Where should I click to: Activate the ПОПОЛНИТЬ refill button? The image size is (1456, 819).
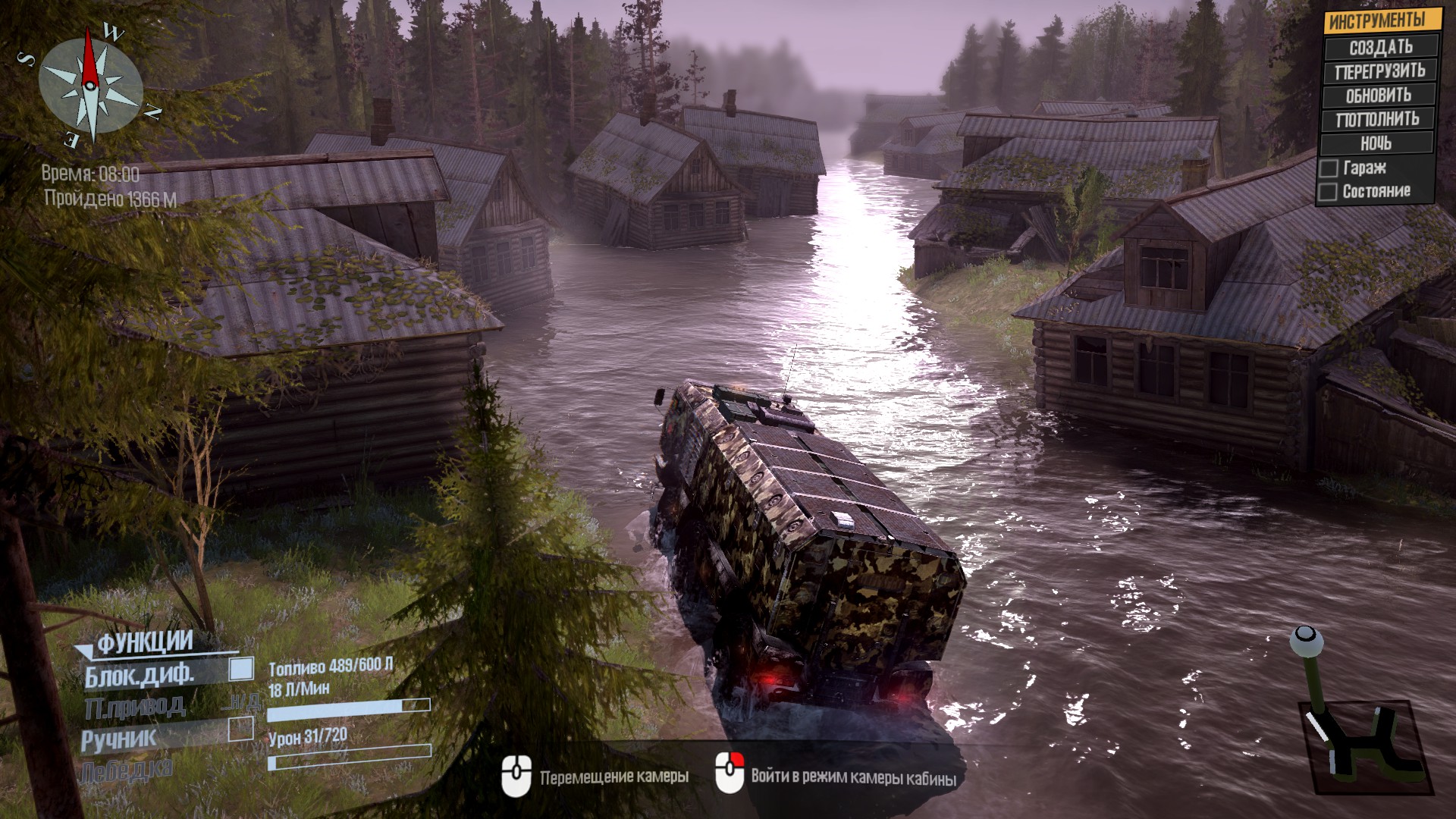pos(1377,119)
